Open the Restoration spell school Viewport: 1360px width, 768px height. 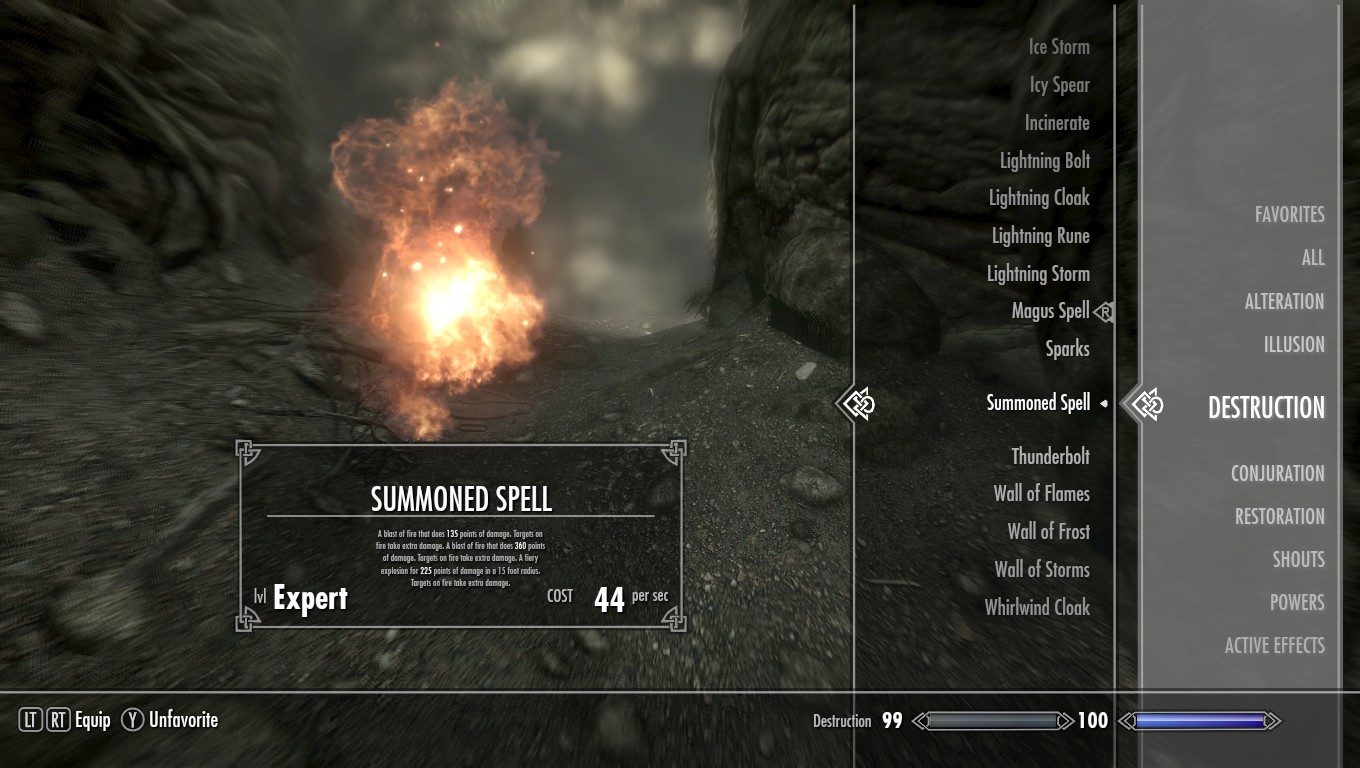coord(1279,517)
